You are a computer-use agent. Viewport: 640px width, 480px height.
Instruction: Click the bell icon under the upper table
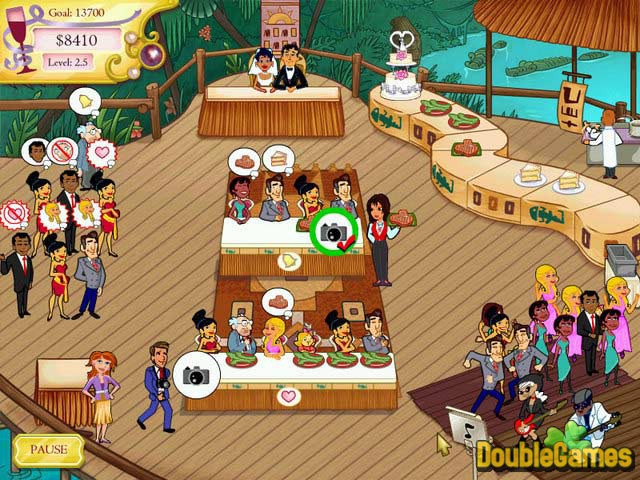tap(289, 262)
